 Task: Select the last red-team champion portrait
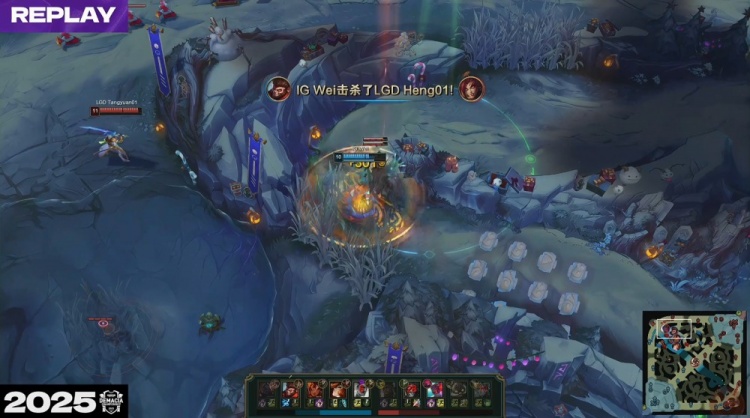click(x=482, y=389)
